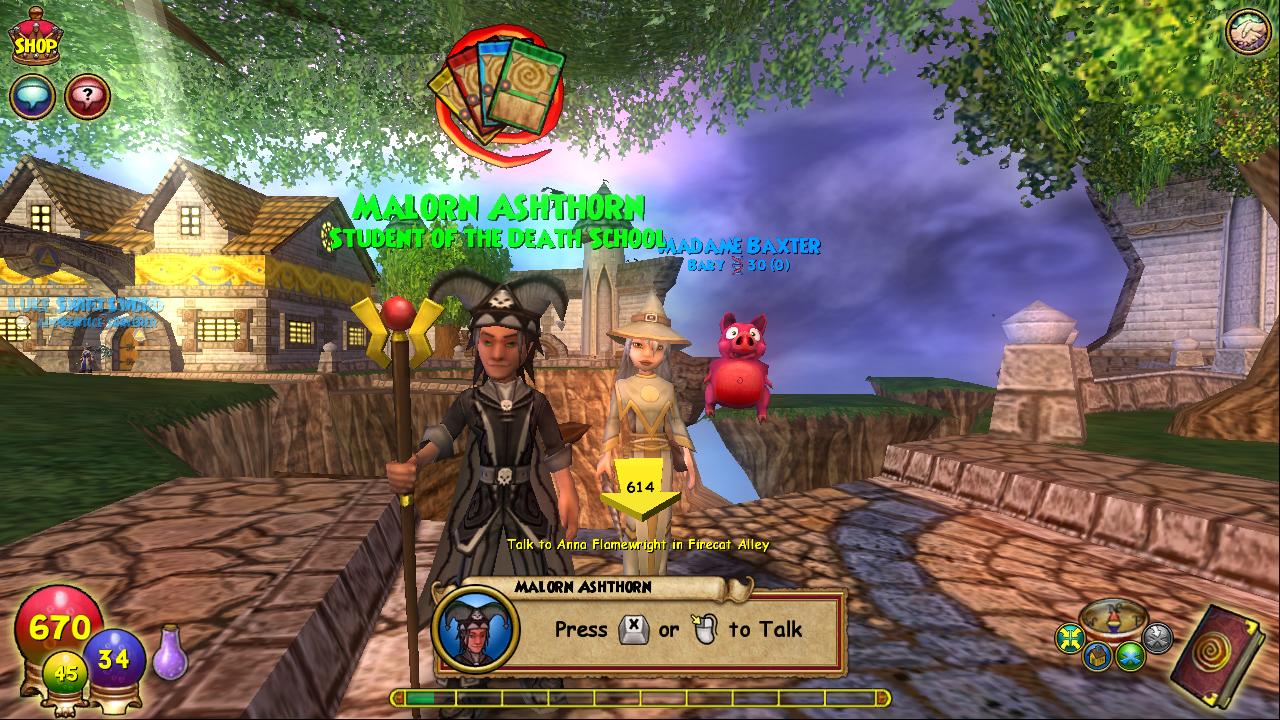Open the spell card deck icon

(497, 95)
